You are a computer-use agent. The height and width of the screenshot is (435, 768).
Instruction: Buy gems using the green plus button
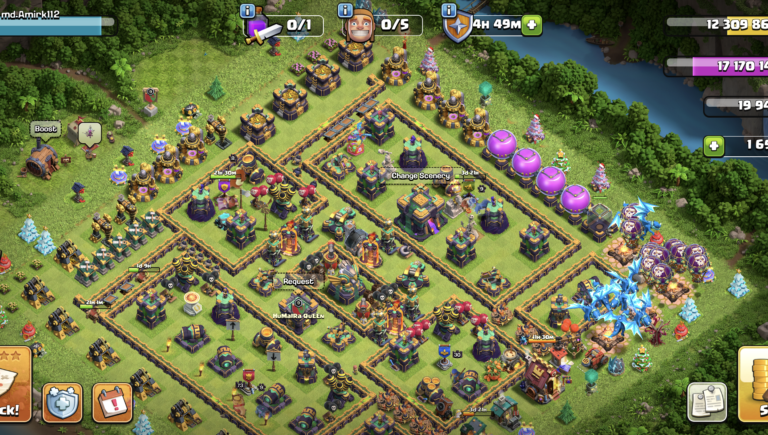pyautogui.click(x=714, y=146)
